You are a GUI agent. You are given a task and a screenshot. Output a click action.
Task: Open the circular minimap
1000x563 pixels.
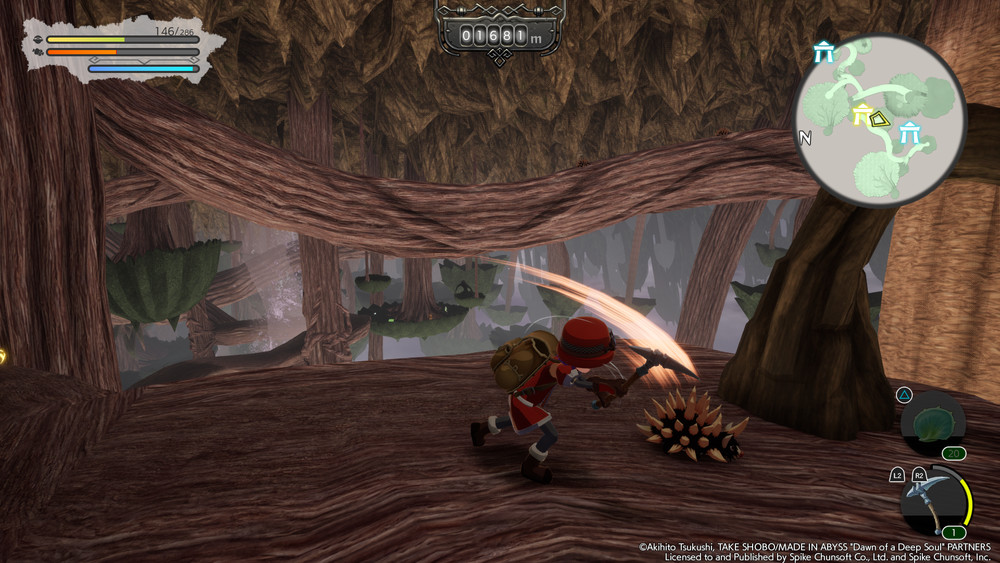point(881,119)
